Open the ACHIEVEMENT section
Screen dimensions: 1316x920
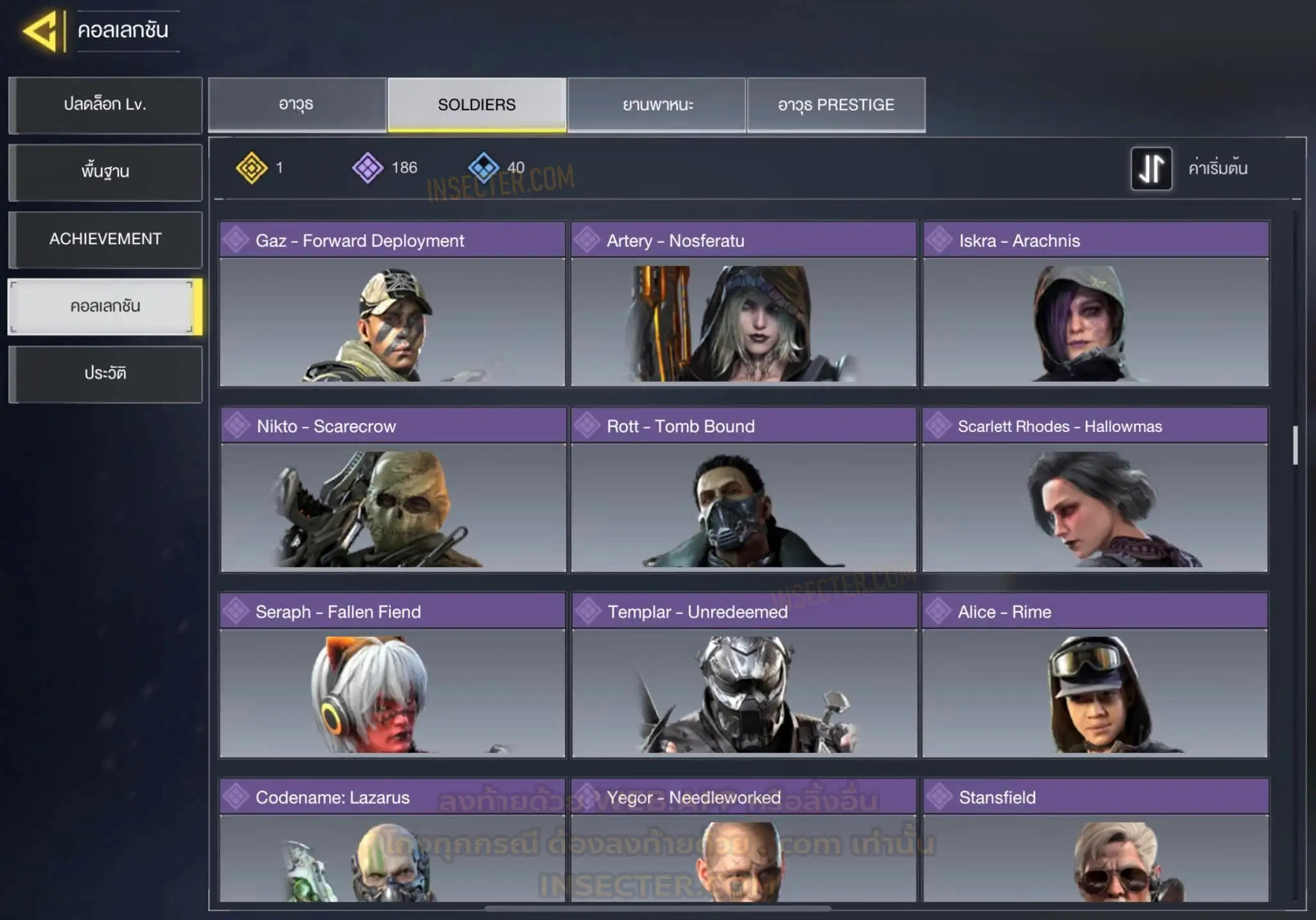[x=105, y=239]
